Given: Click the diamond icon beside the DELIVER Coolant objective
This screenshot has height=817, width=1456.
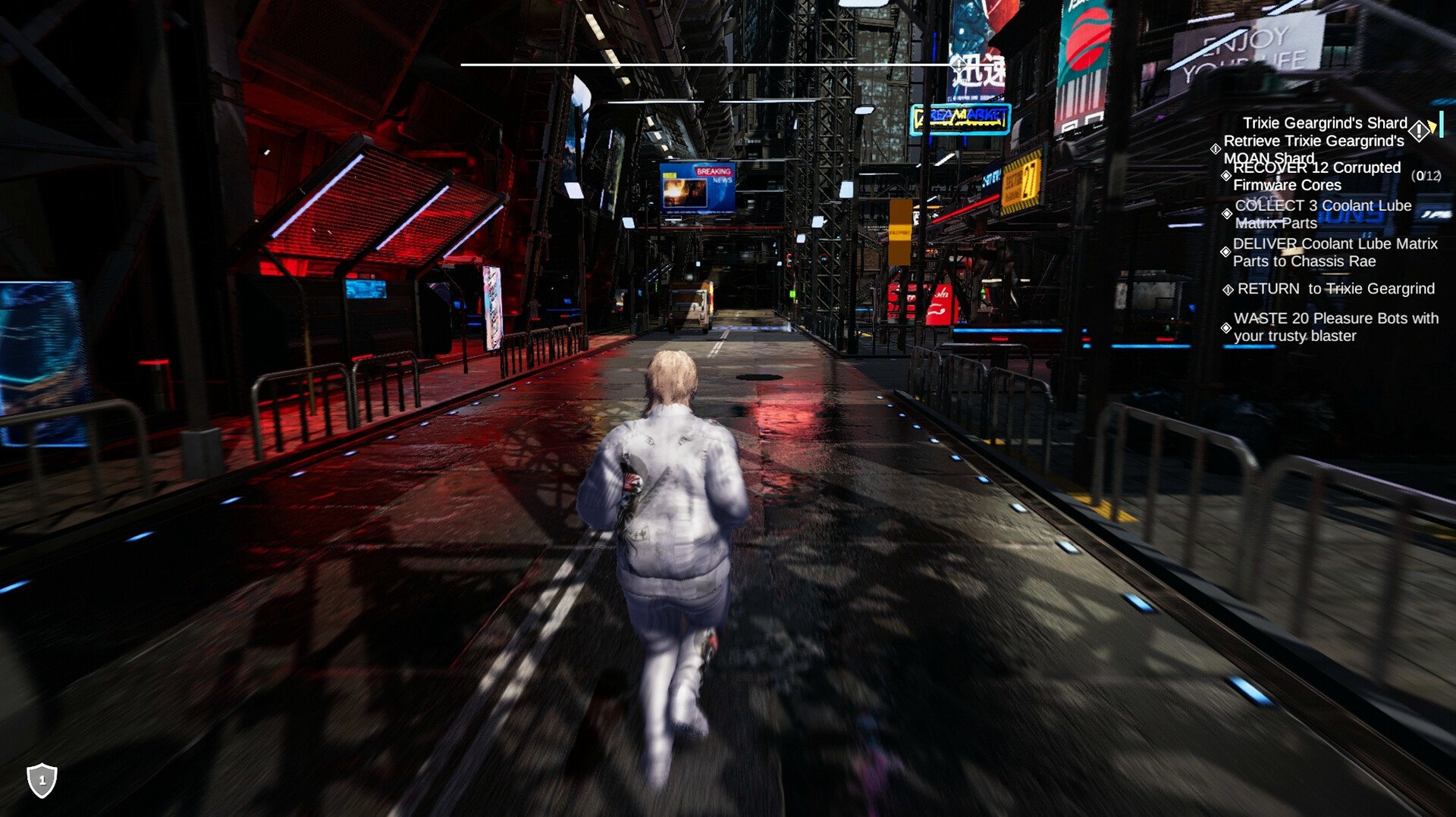Looking at the screenshot, I should click(x=1226, y=251).
